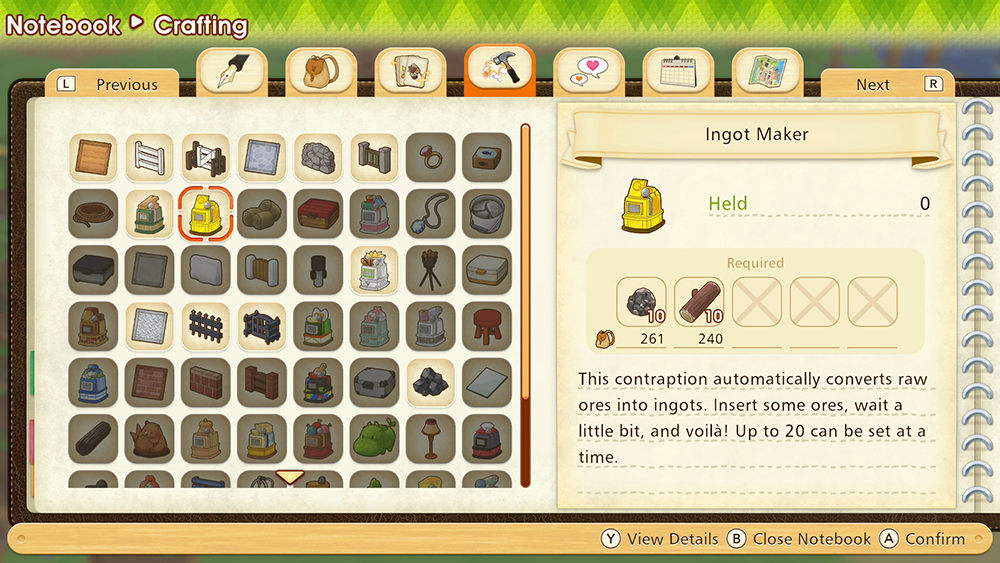The image size is (1000, 563).
Task: Choose the floor lamp recipe
Action: pyautogui.click(x=431, y=438)
